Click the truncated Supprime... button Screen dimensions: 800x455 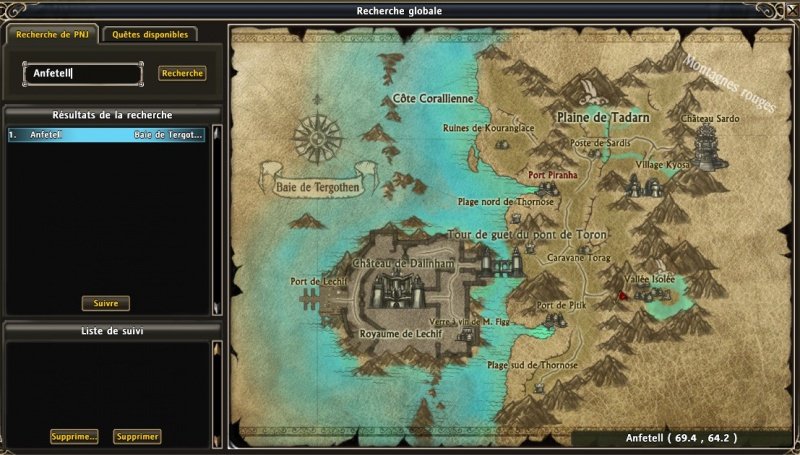tap(74, 436)
